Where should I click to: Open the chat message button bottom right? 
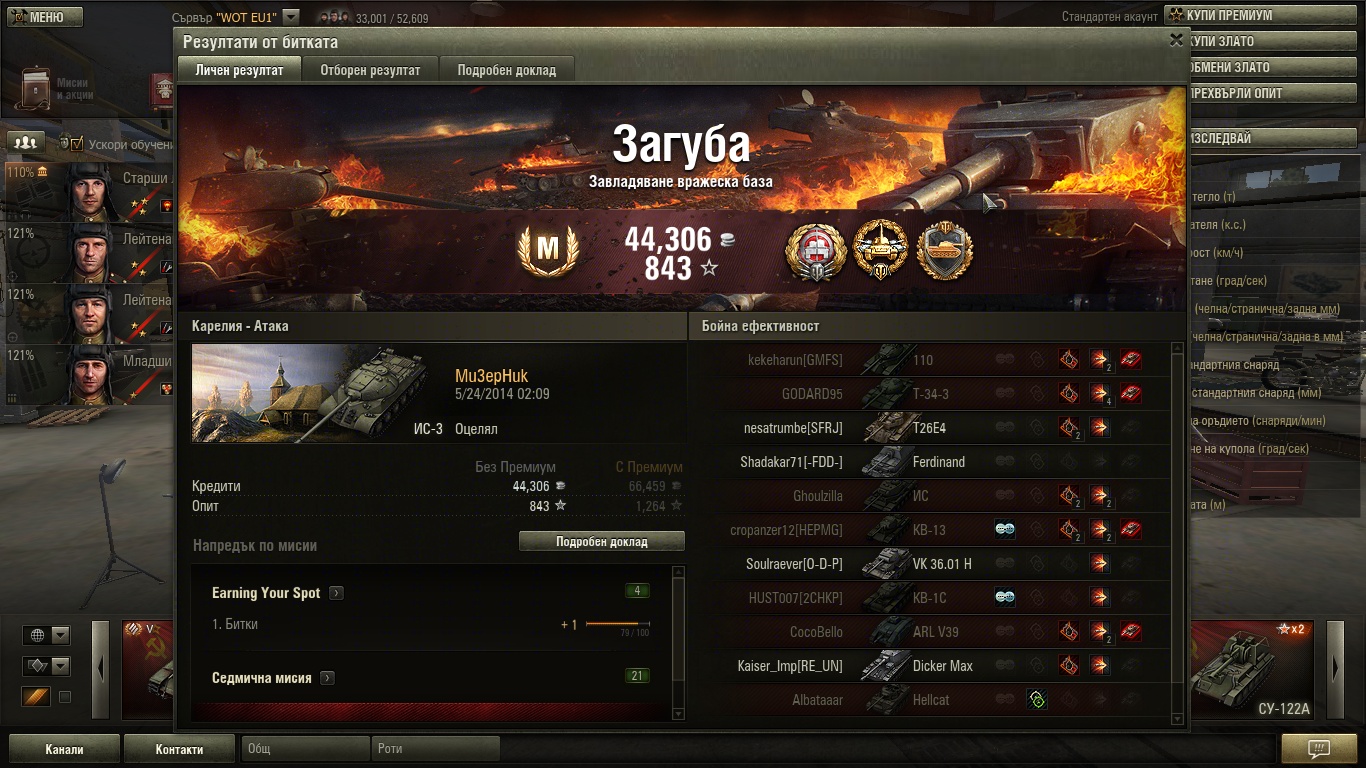point(1319,749)
